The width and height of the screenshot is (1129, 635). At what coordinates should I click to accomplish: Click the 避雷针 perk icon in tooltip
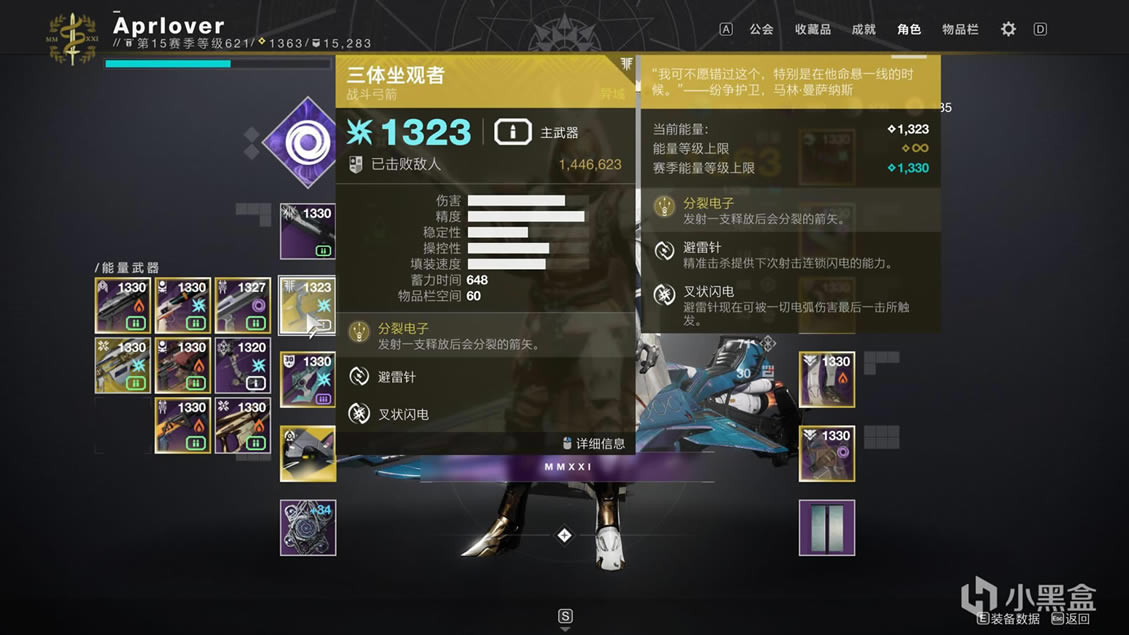pos(358,376)
